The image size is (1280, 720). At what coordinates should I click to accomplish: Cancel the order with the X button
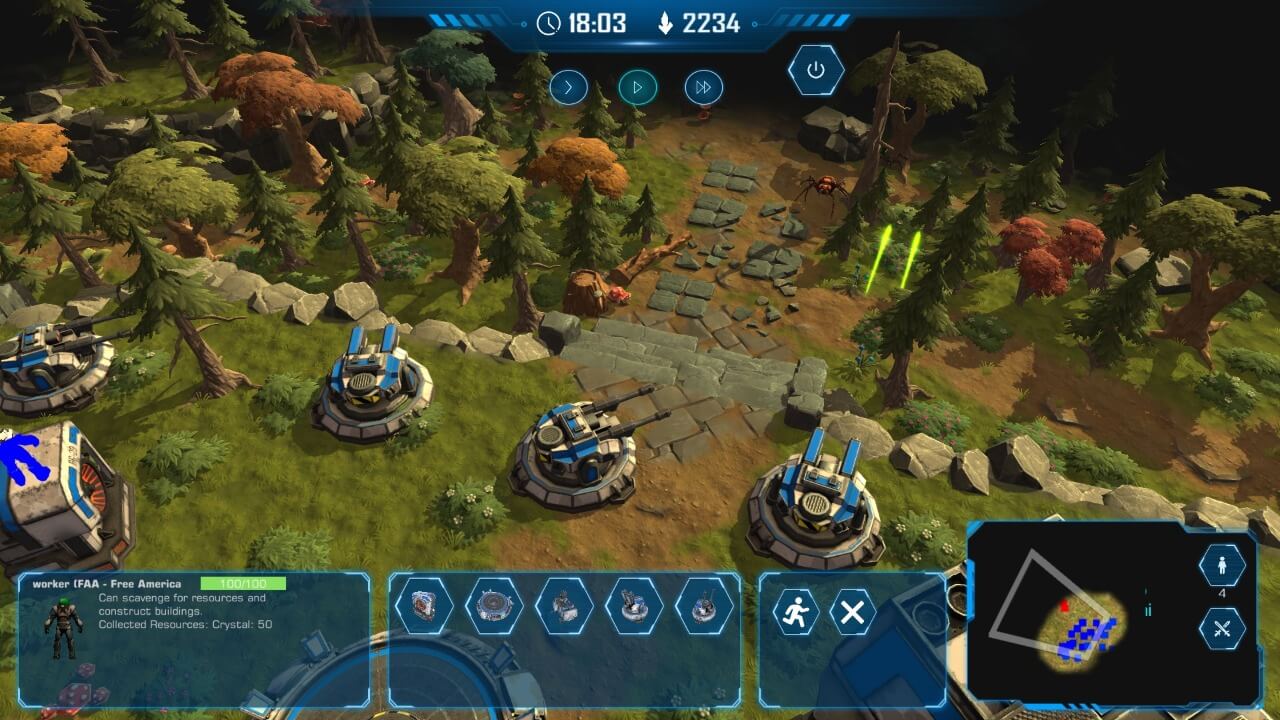pos(852,612)
